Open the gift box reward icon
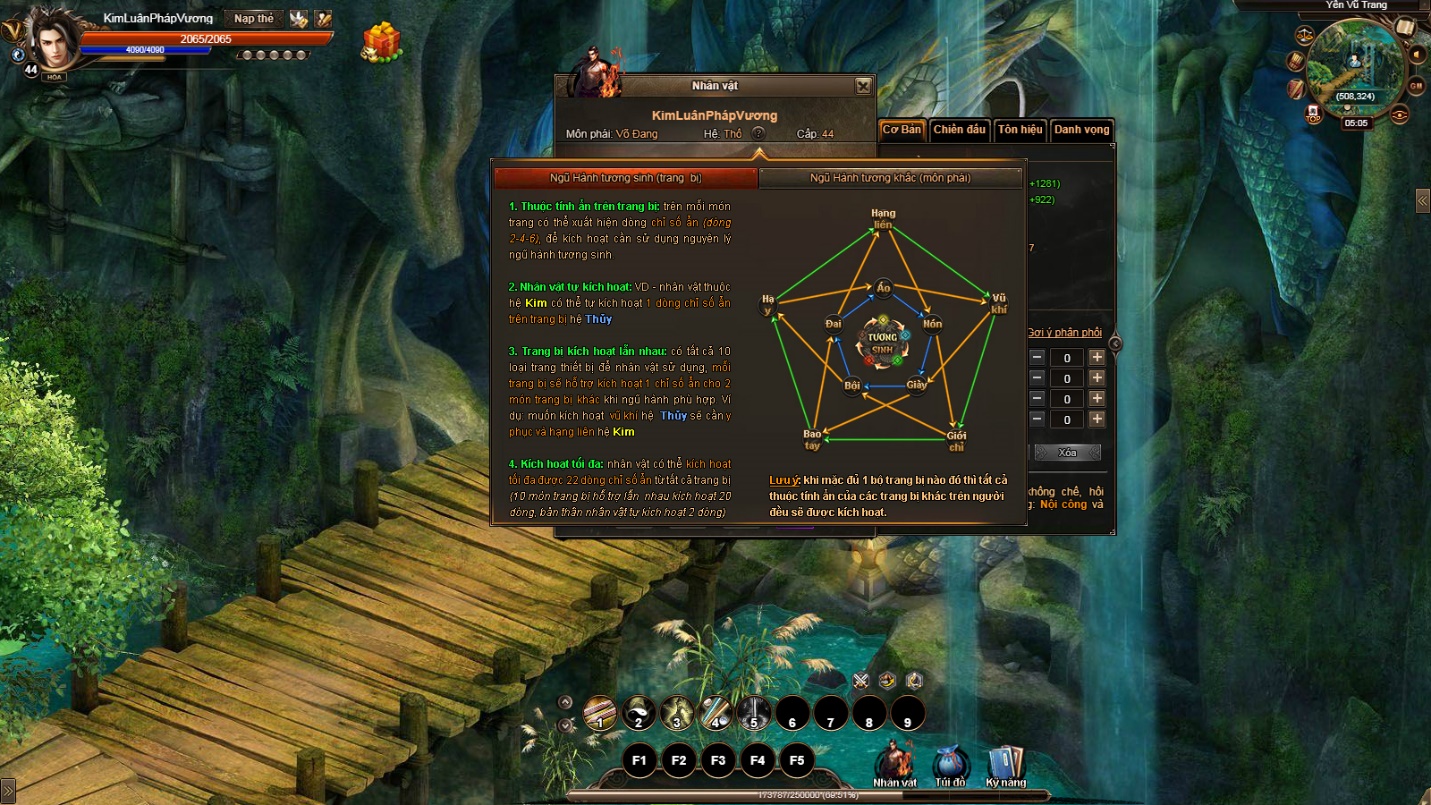1431x805 pixels. 381,43
